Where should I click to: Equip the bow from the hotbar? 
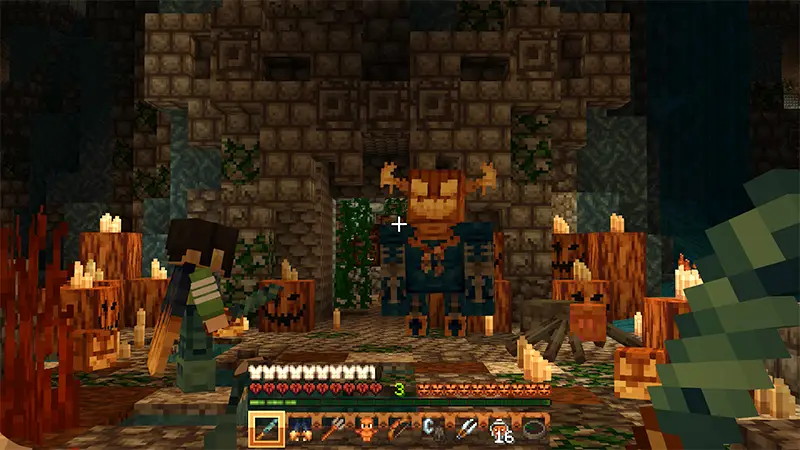pos(398,429)
